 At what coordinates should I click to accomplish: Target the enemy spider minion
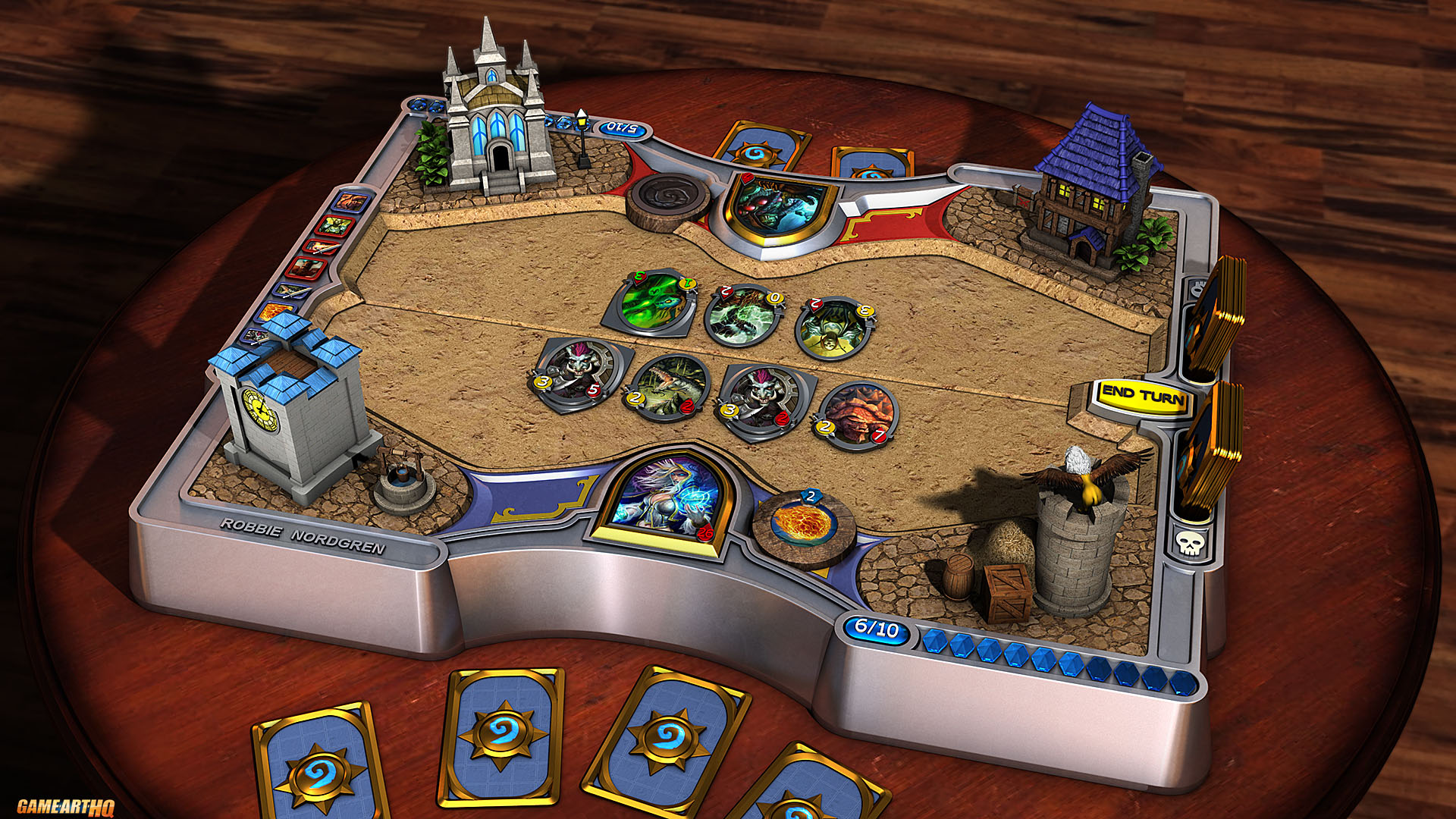click(834, 327)
